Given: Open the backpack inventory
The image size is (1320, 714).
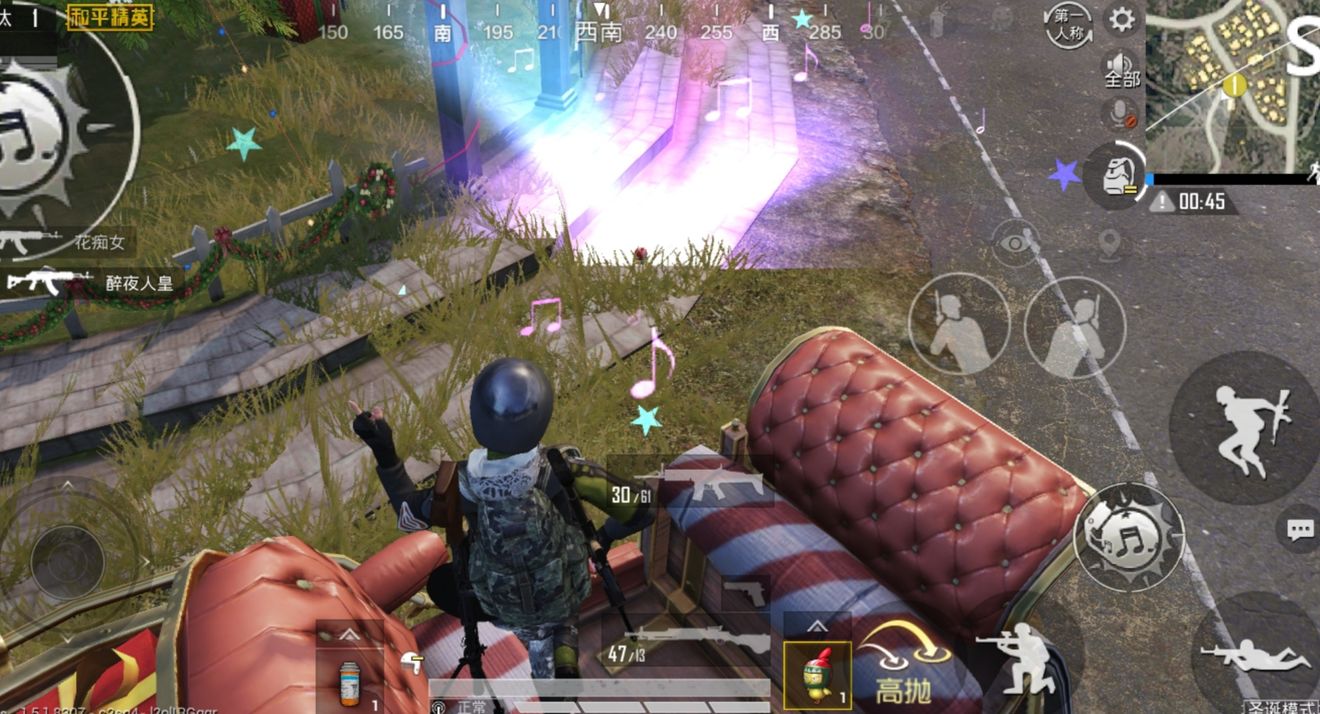Looking at the screenshot, I should (1114, 176).
